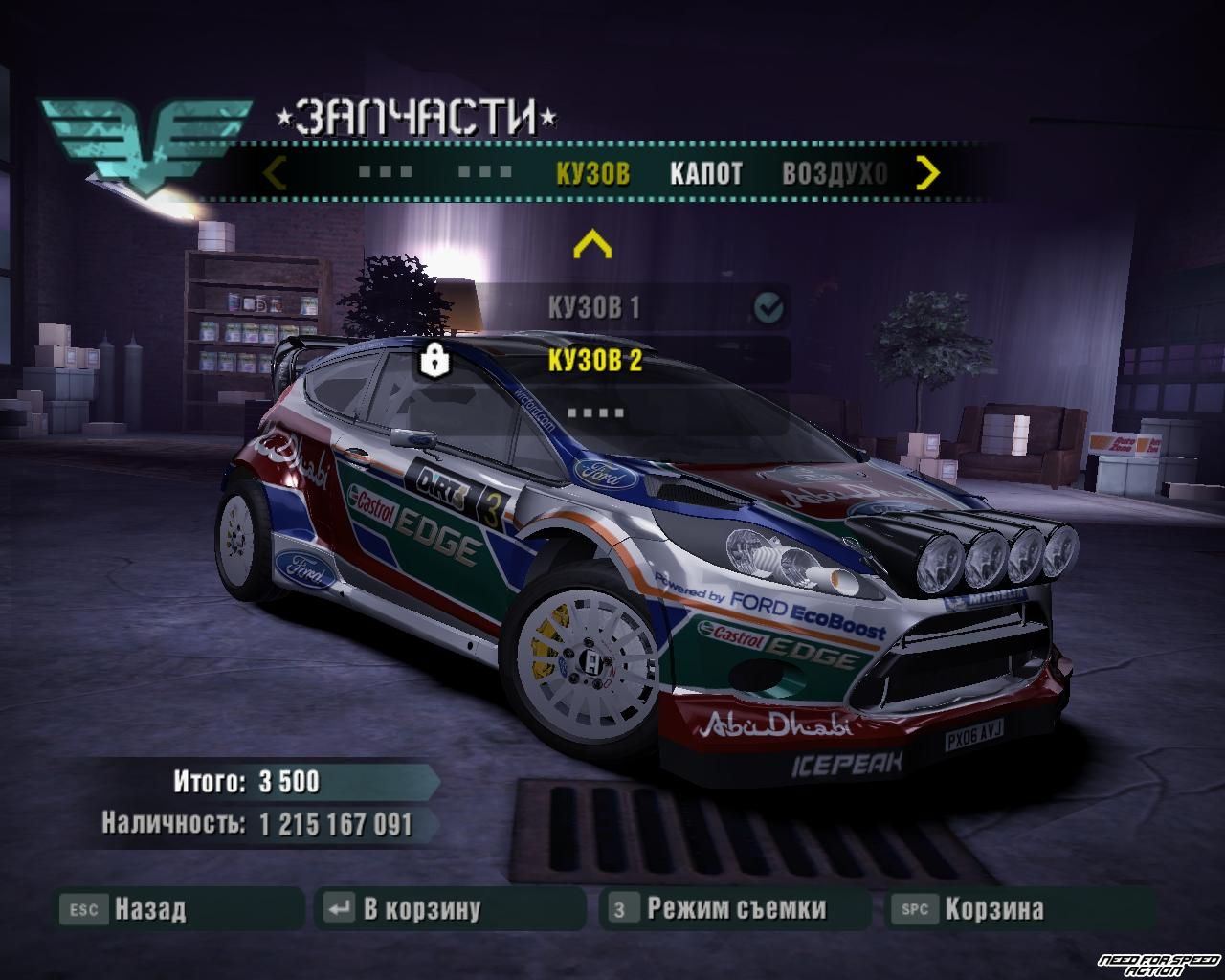Screen dimensions: 1225x980
Task: Select the Кузов 2 part entry
Action: point(594,361)
